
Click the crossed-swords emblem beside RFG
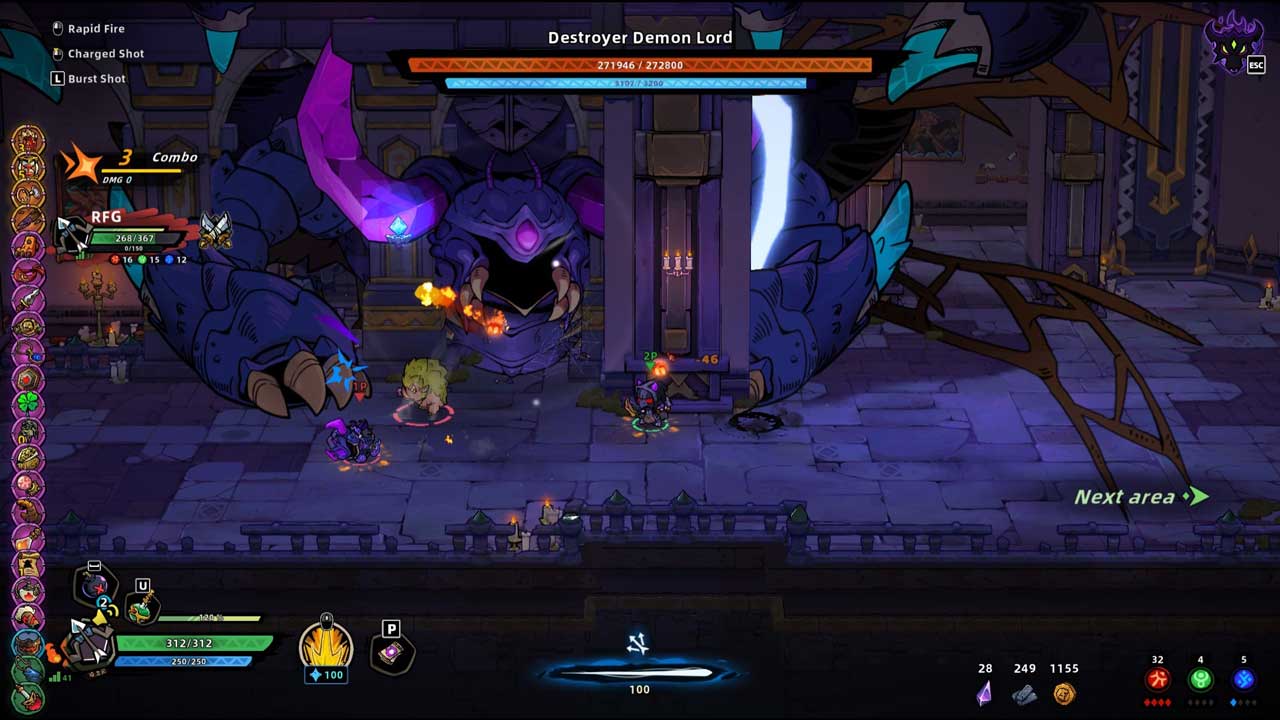(215, 231)
